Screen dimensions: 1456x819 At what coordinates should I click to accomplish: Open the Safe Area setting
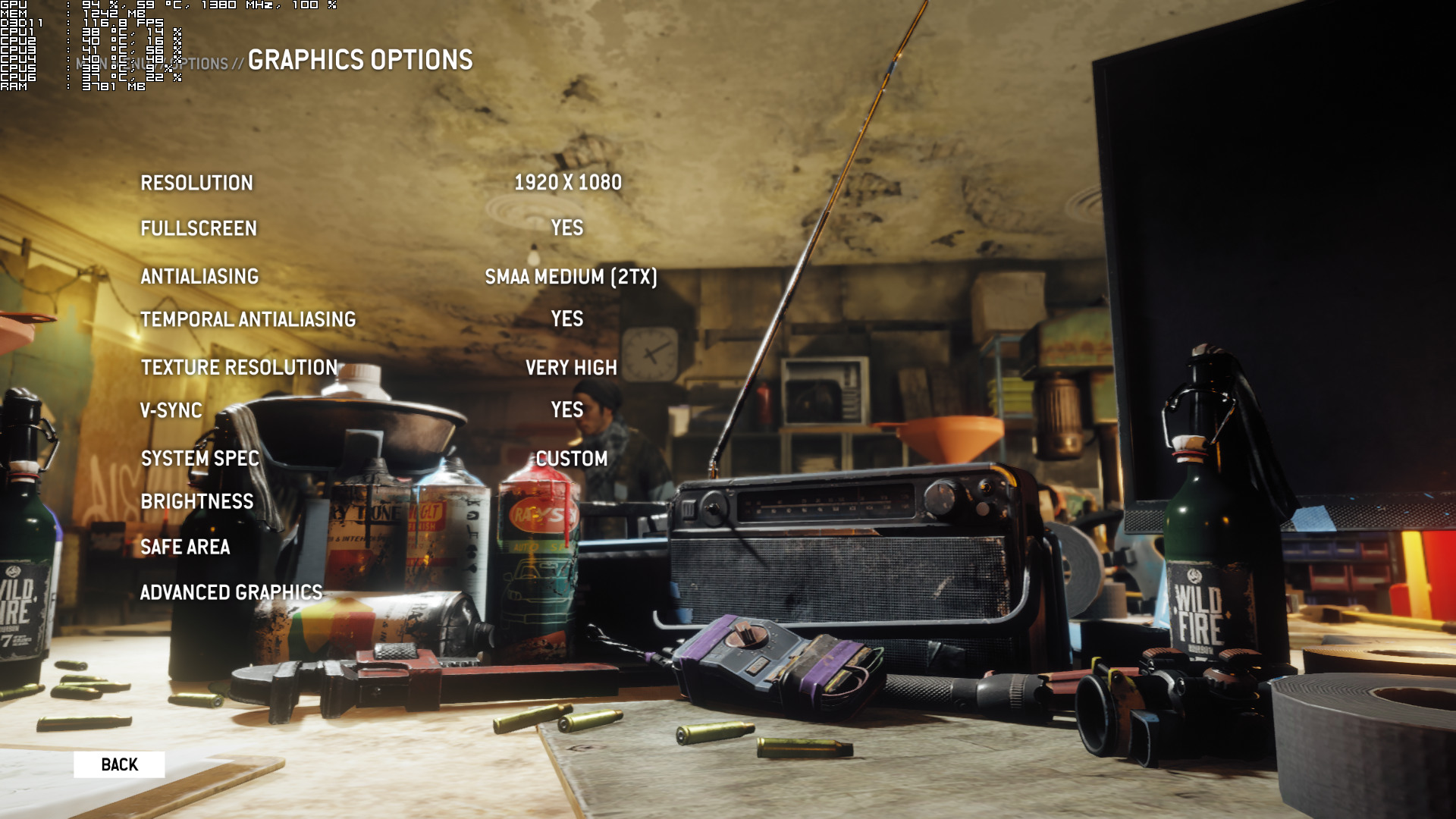pyautogui.click(x=185, y=547)
